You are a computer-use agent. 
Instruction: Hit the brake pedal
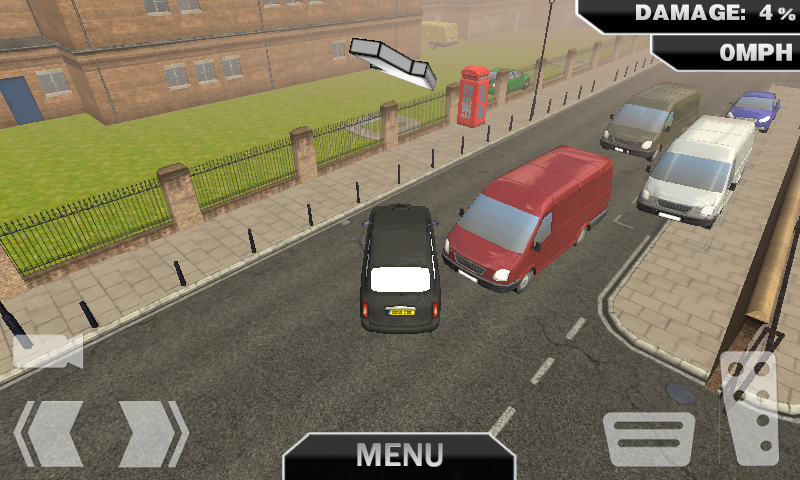[x=649, y=438]
